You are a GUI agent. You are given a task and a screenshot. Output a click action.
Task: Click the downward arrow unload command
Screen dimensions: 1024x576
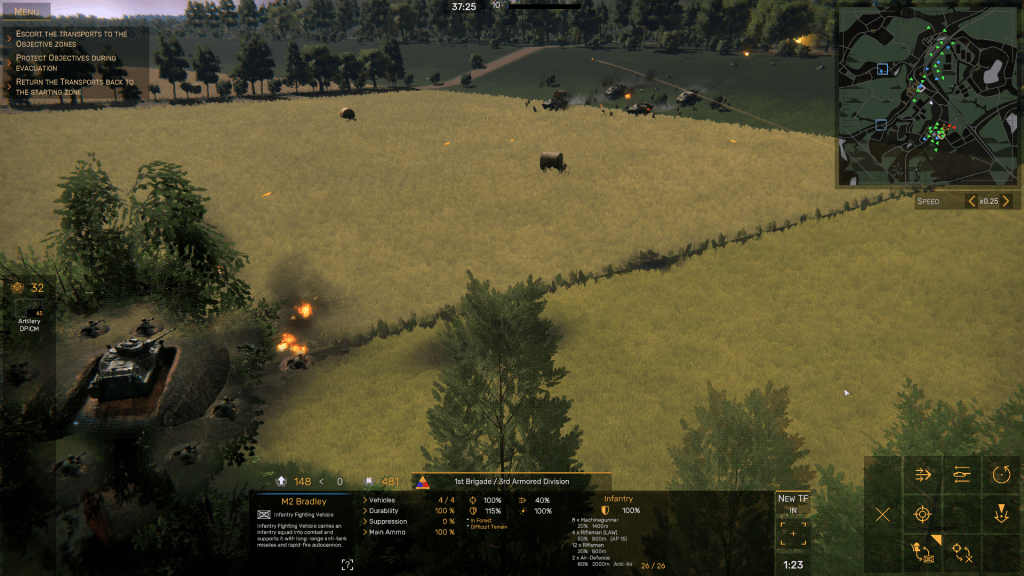pos(1001,514)
